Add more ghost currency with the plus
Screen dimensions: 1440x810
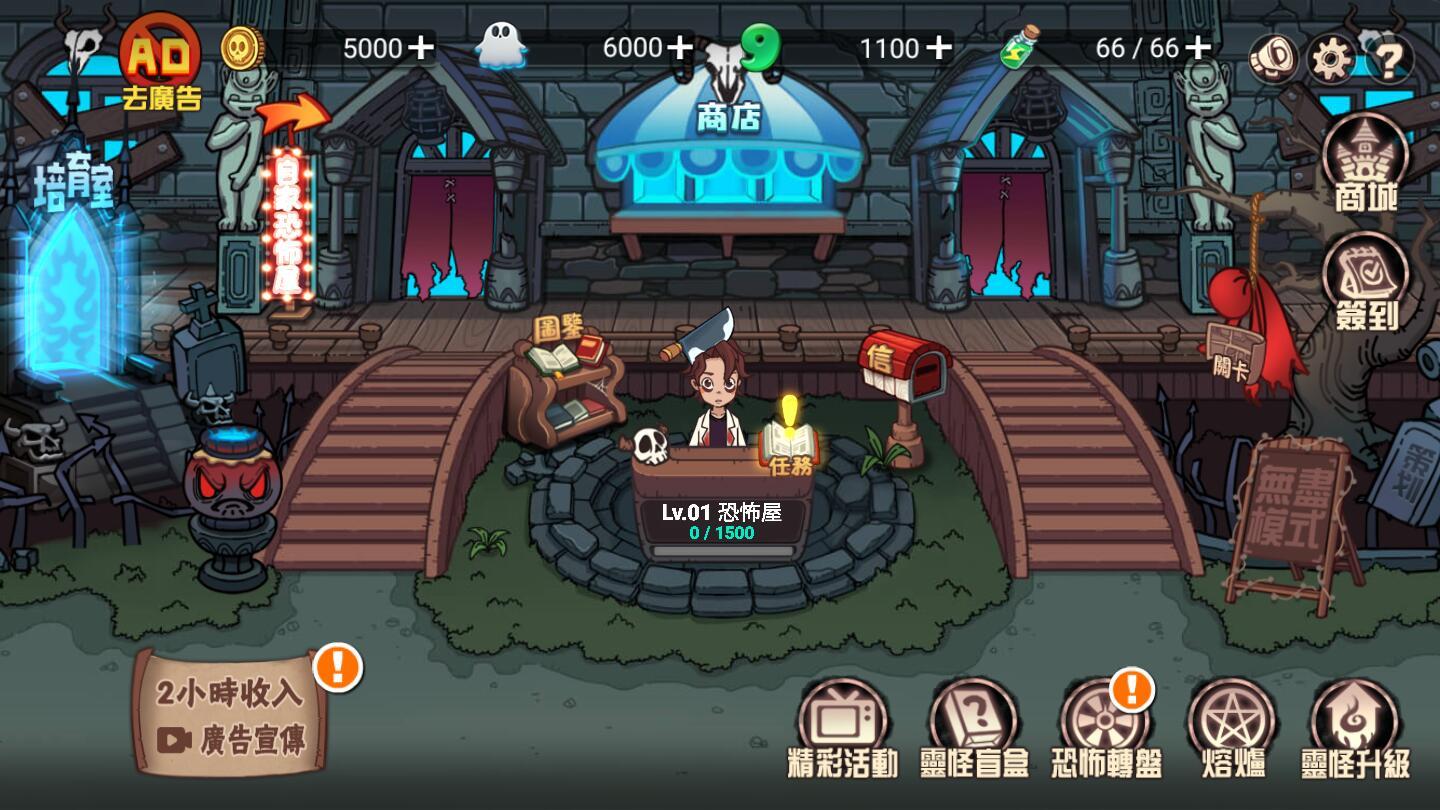click(x=680, y=47)
